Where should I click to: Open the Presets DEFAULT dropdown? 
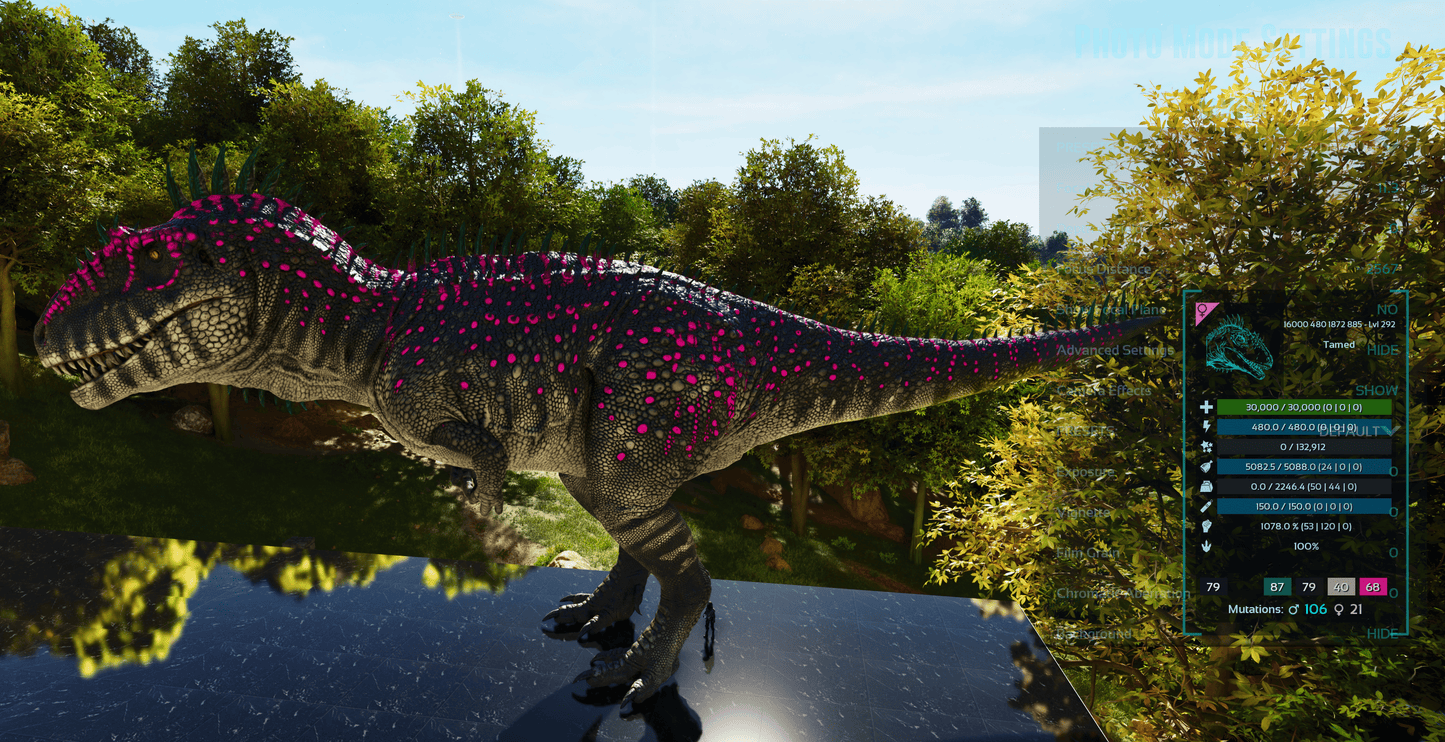point(1360,431)
